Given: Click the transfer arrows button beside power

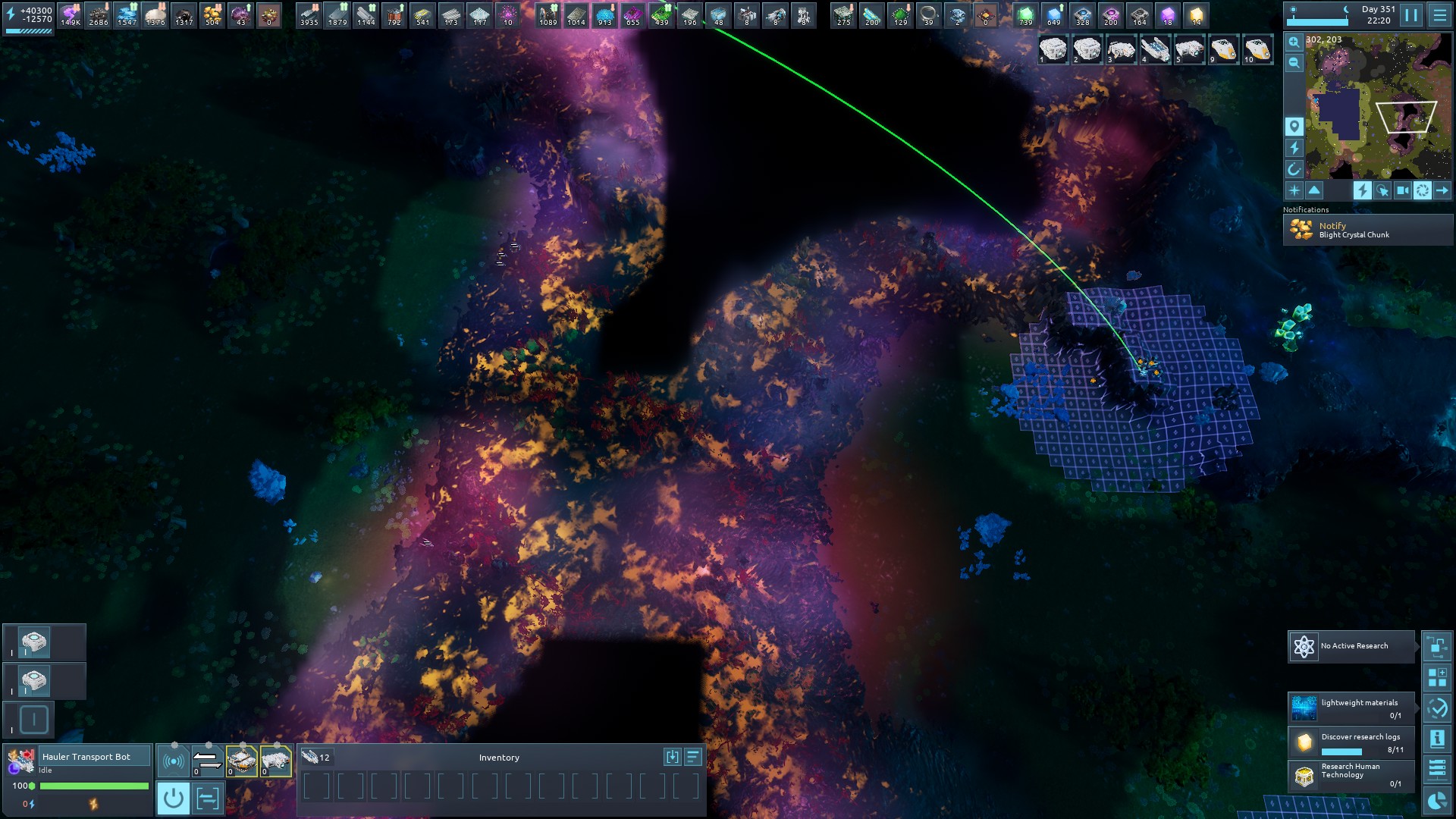Looking at the screenshot, I should click(207, 798).
